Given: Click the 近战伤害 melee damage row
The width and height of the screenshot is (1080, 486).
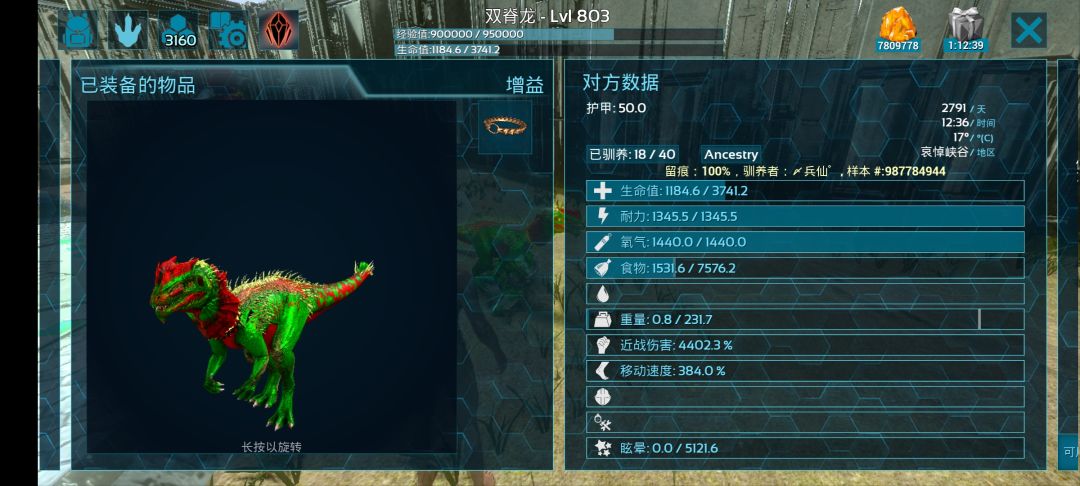Looking at the screenshot, I should click(x=805, y=345).
